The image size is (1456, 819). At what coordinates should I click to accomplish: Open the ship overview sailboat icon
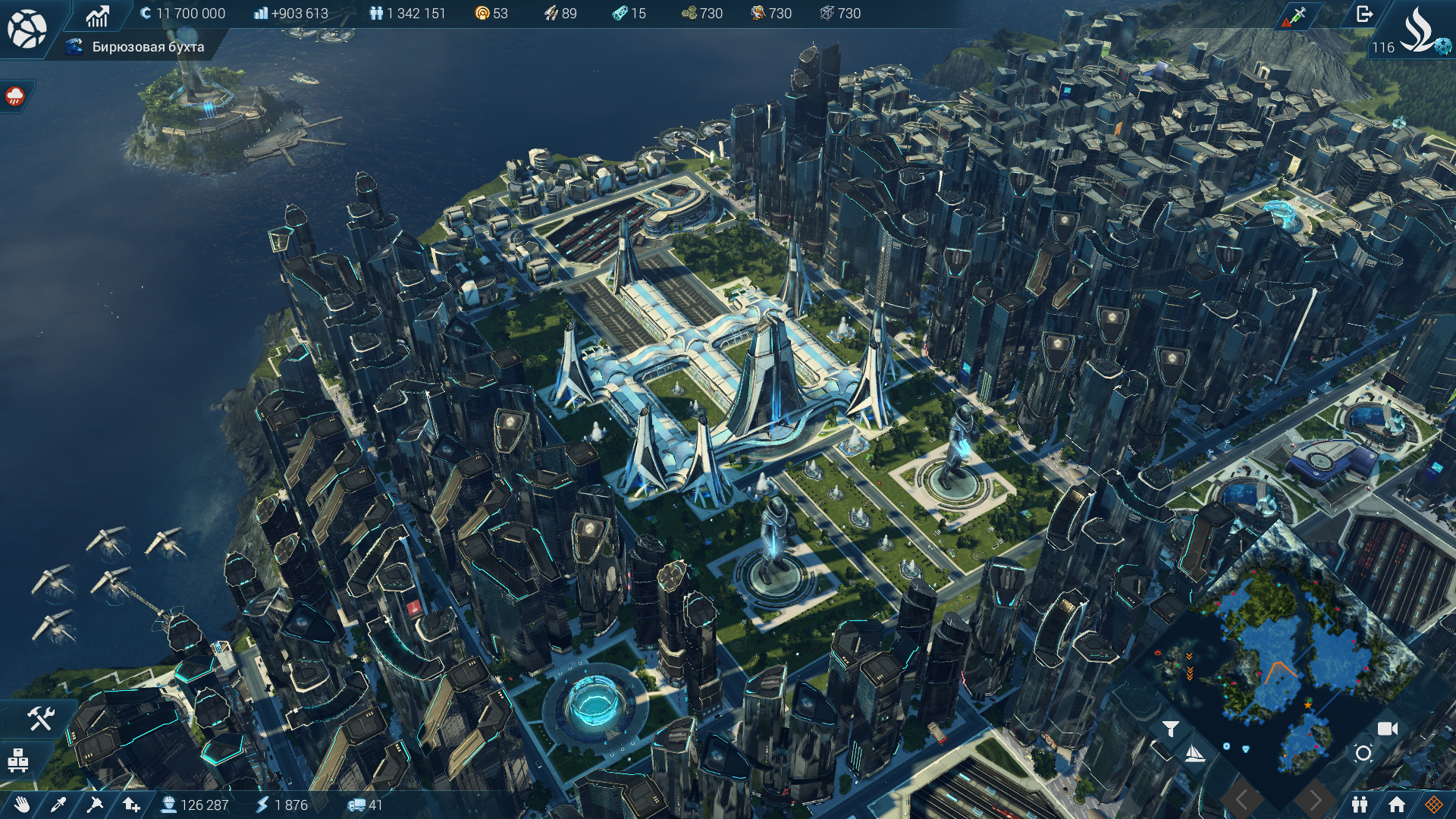point(1194,754)
